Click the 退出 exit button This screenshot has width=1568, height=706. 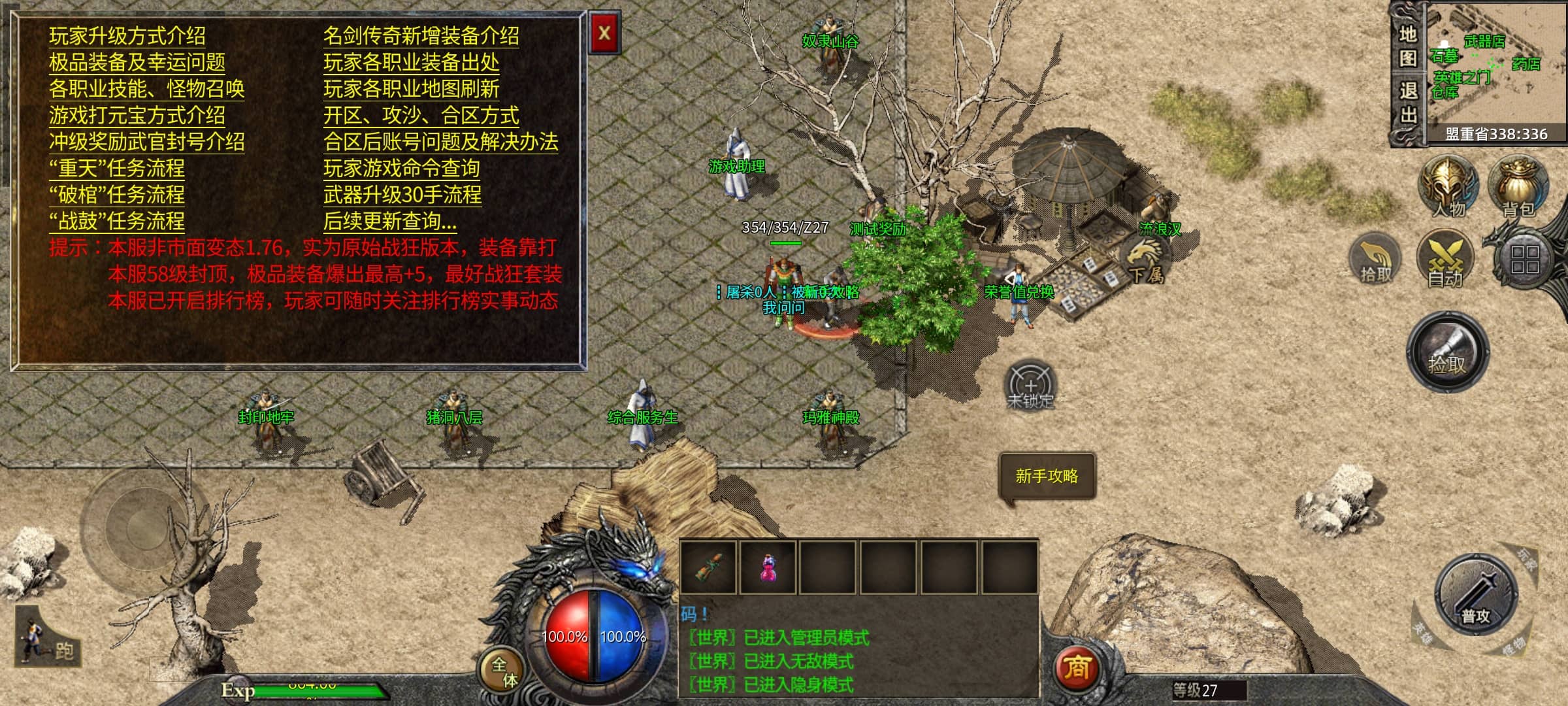[1407, 103]
